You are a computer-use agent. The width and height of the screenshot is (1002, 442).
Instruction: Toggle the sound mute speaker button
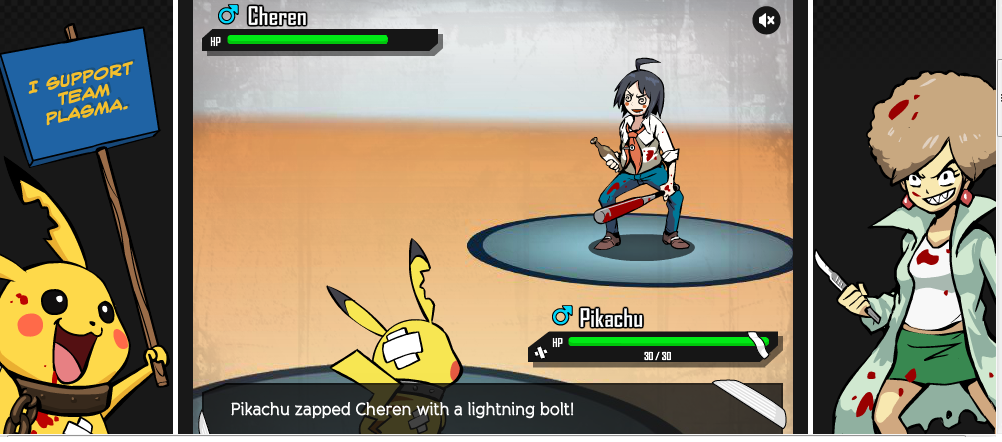pos(766,20)
